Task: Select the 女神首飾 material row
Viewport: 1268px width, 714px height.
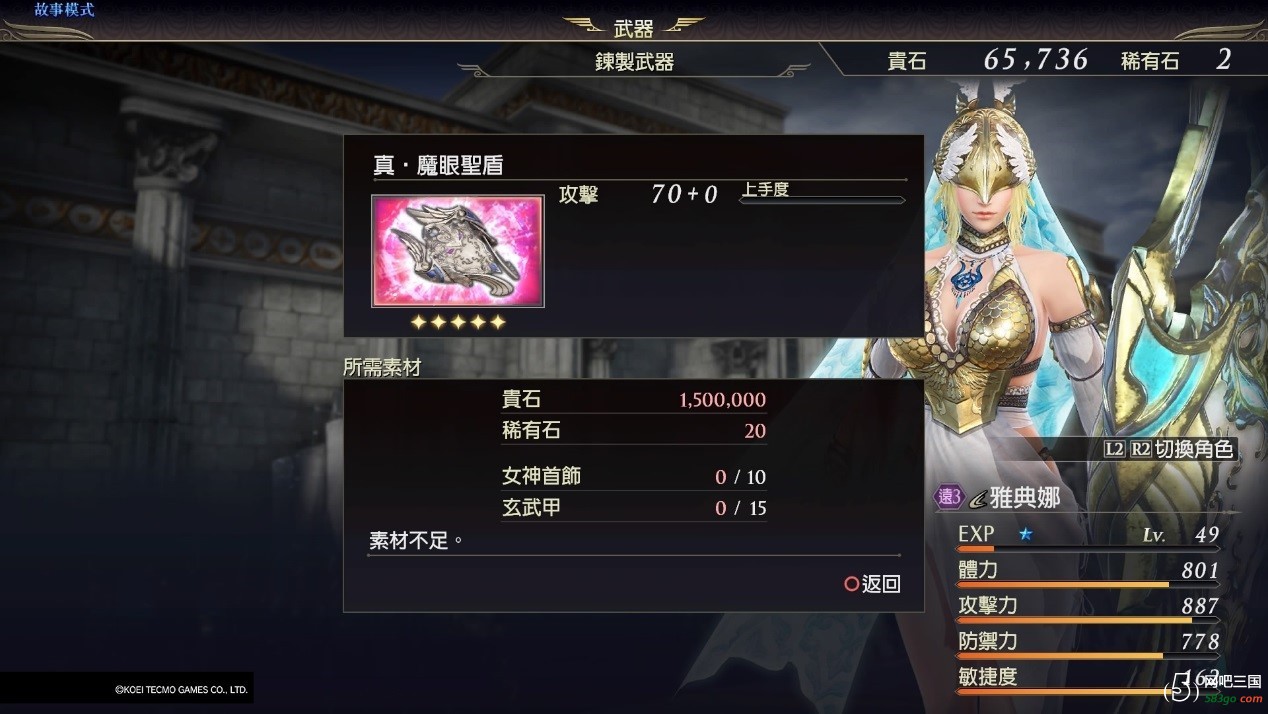Action: [633, 477]
